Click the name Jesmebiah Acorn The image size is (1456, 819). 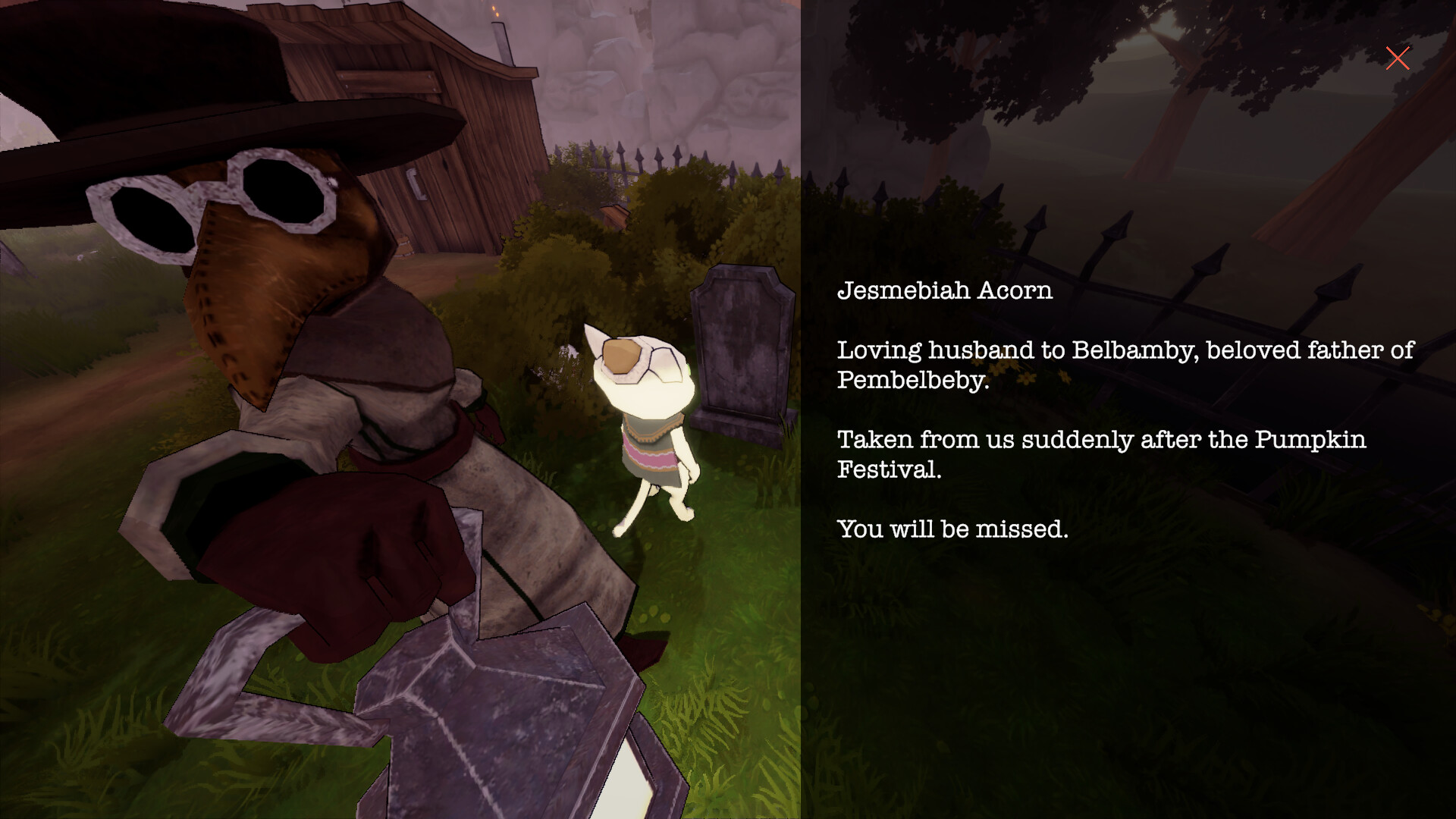pyautogui.click(x=945, y=290)
